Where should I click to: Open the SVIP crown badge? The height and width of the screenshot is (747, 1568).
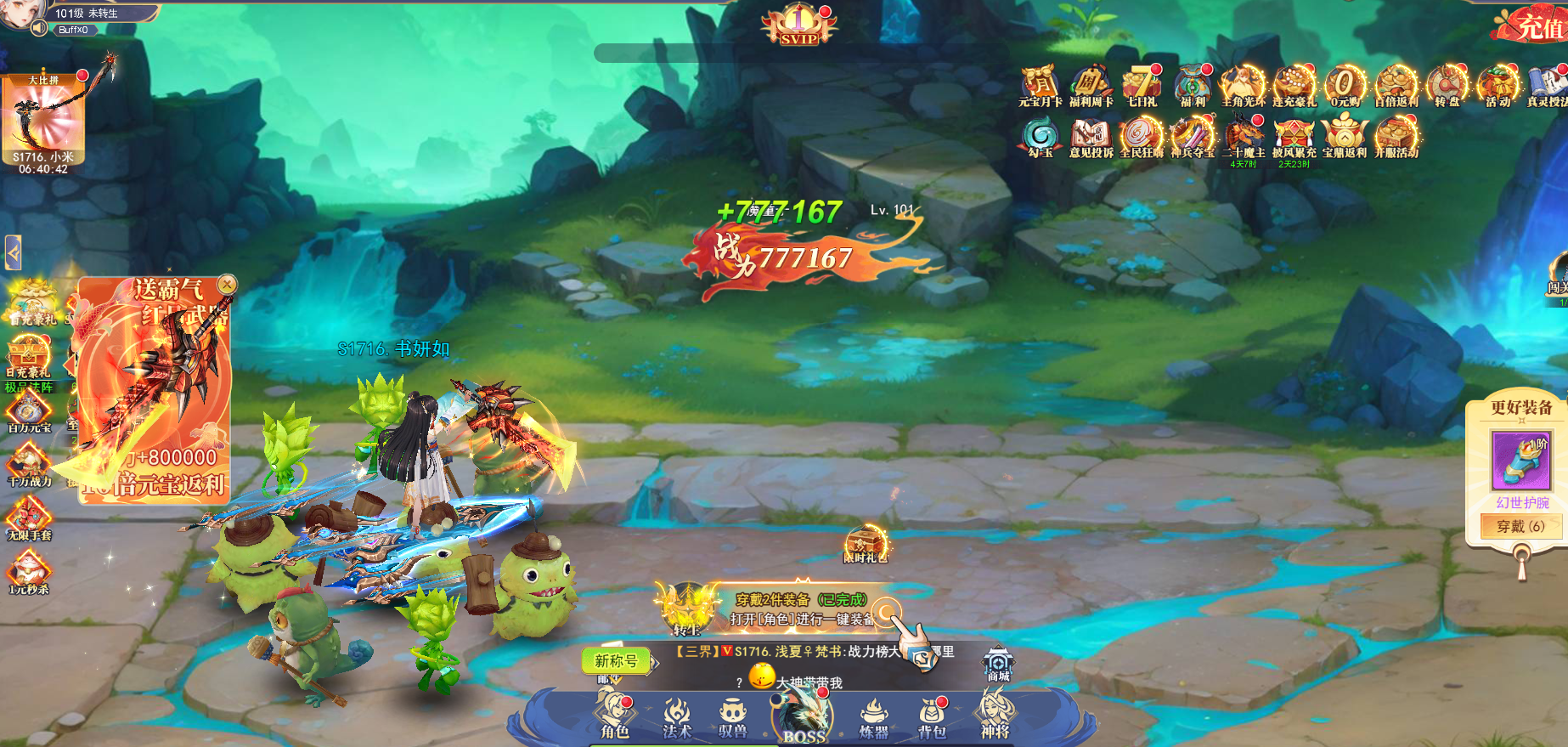798,25
